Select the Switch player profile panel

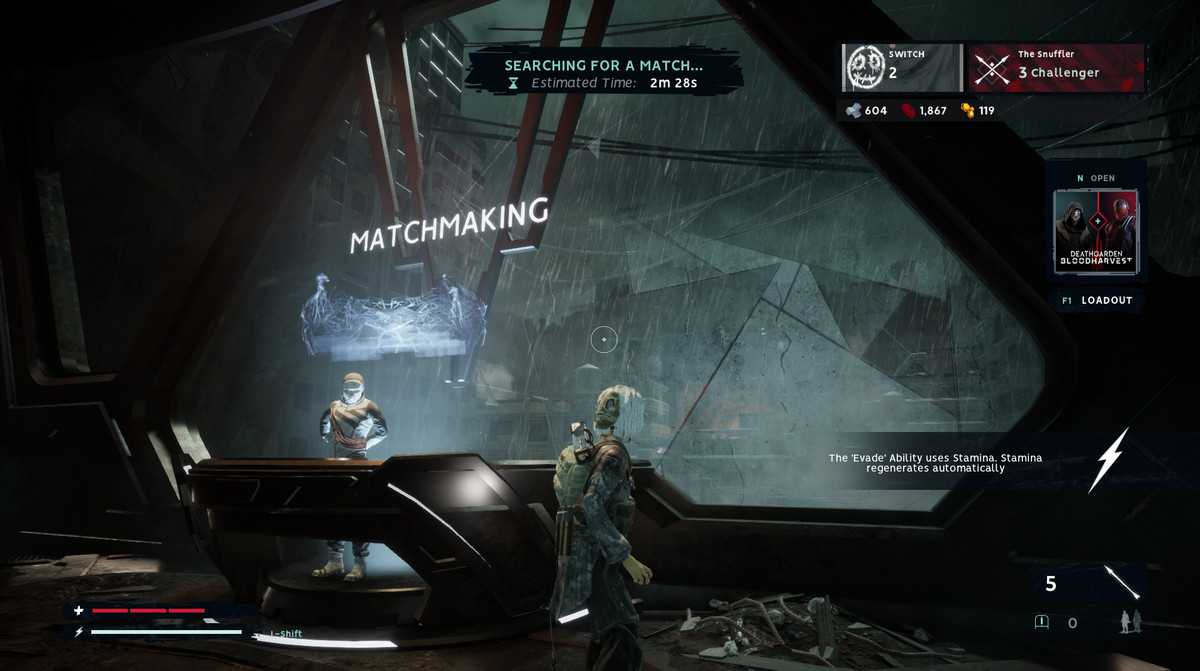[901, 68]
